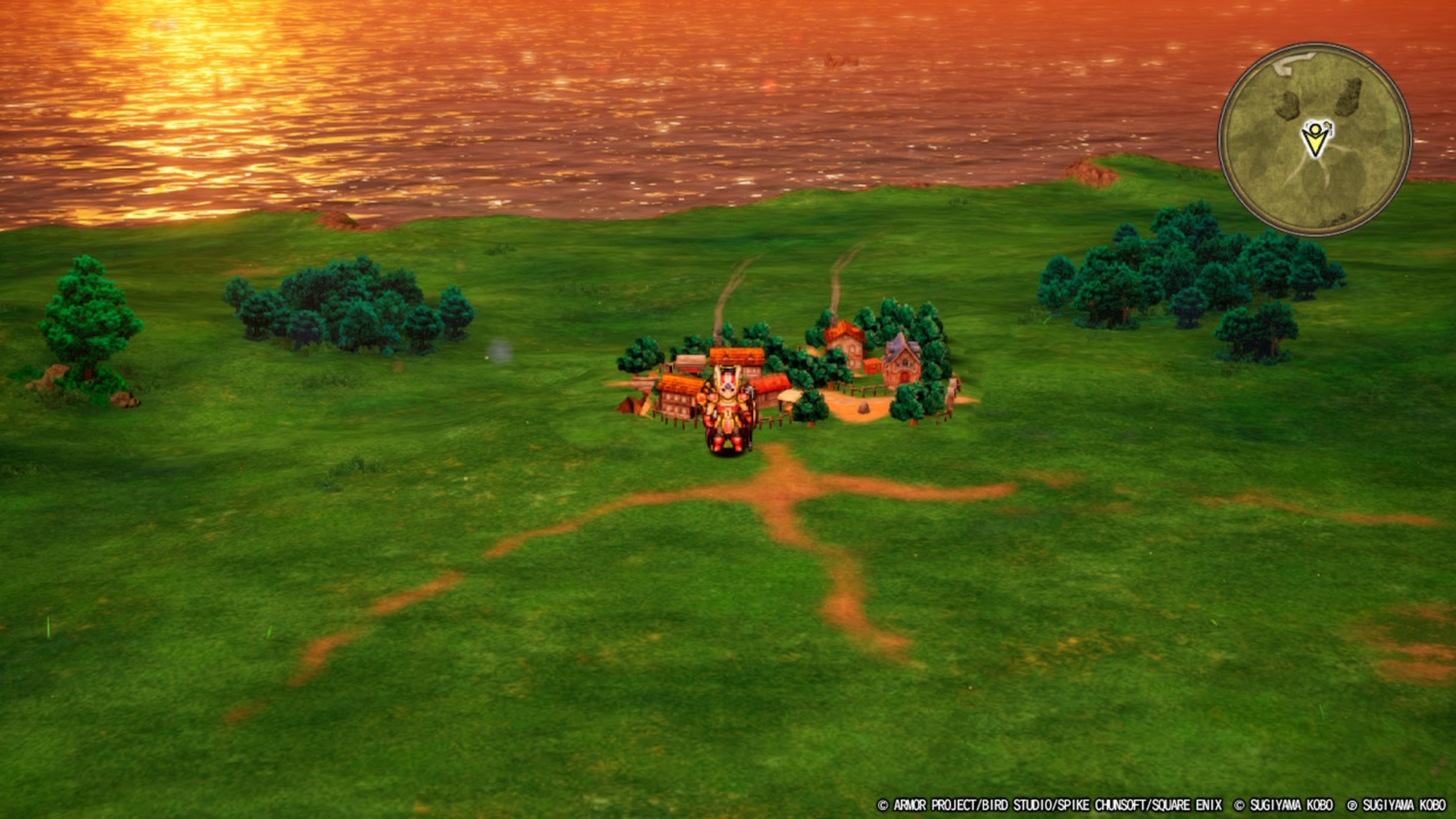The height and width of the screenshot is (819, 1456).
Task: Click the white road marking on the minimap
Action: 1293,65
